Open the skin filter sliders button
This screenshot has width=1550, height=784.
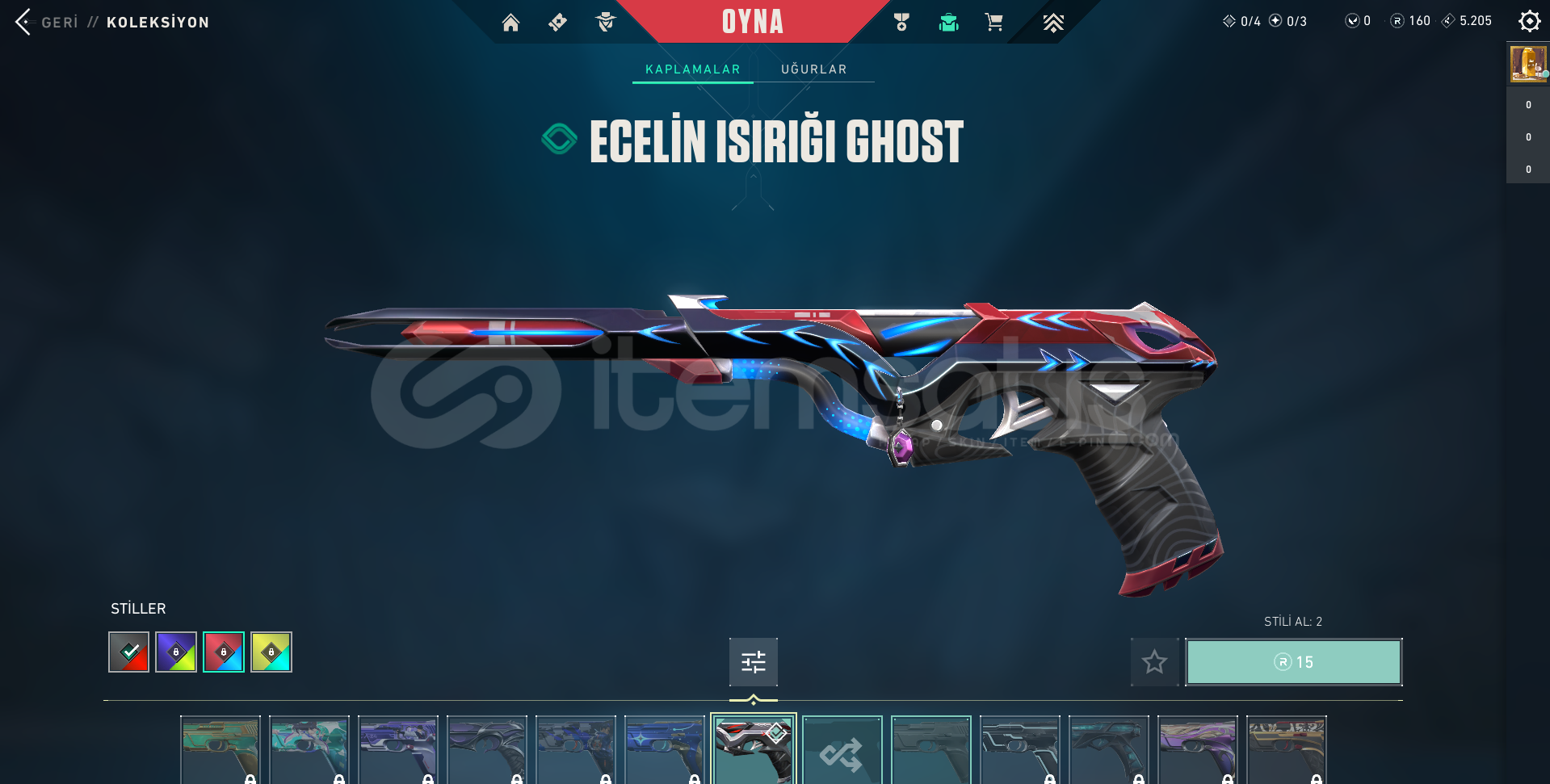tap(753, 662)
